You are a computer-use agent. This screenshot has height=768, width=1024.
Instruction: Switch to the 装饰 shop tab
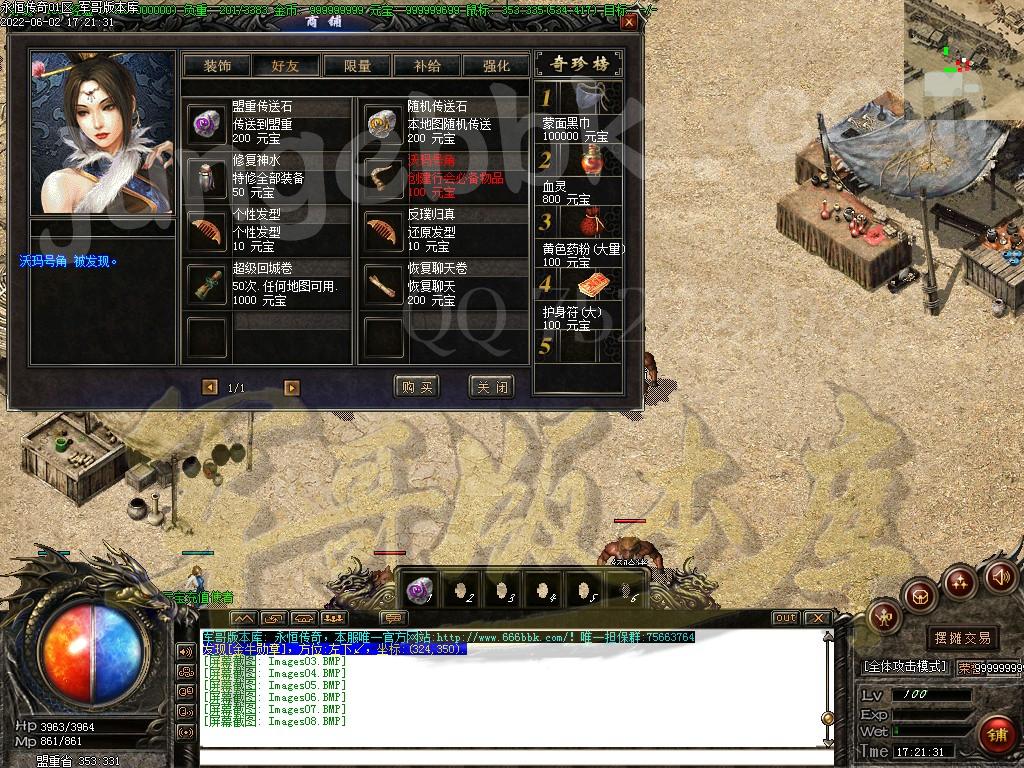pyautogui.click(x=217, y=65)
